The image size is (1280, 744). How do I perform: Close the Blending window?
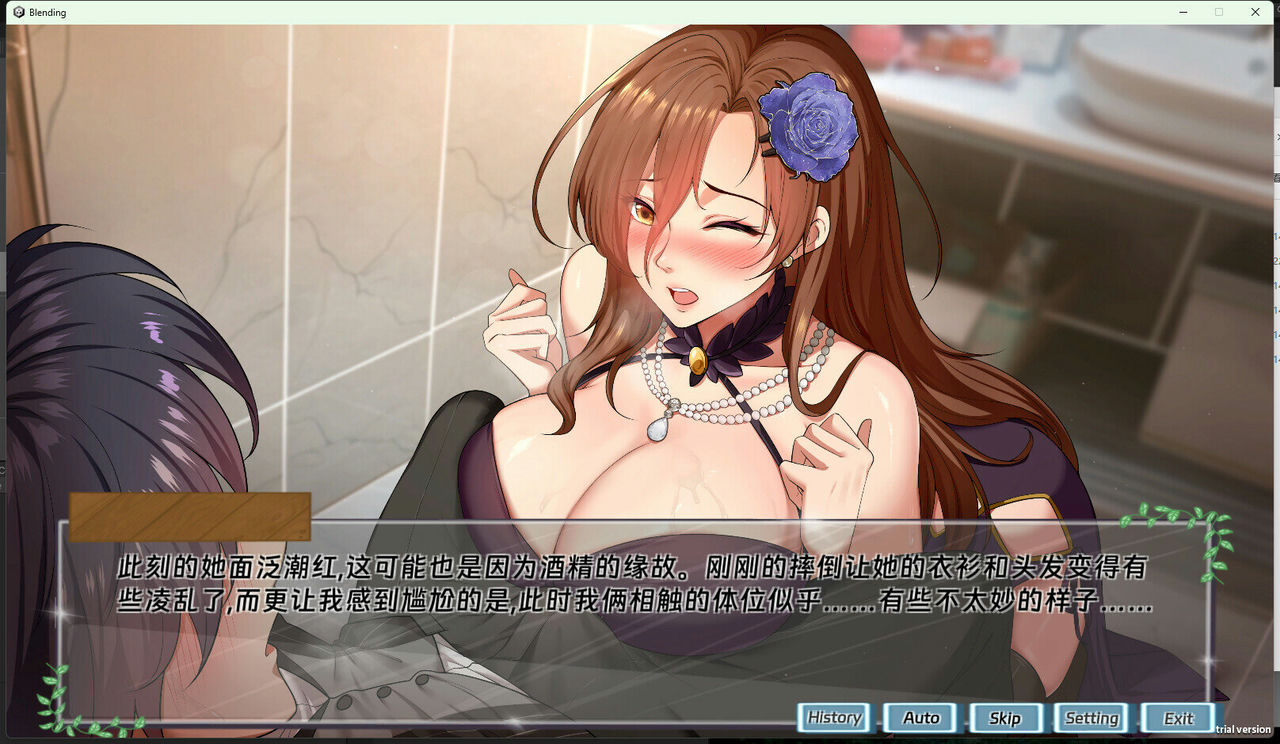[1255, 12]
